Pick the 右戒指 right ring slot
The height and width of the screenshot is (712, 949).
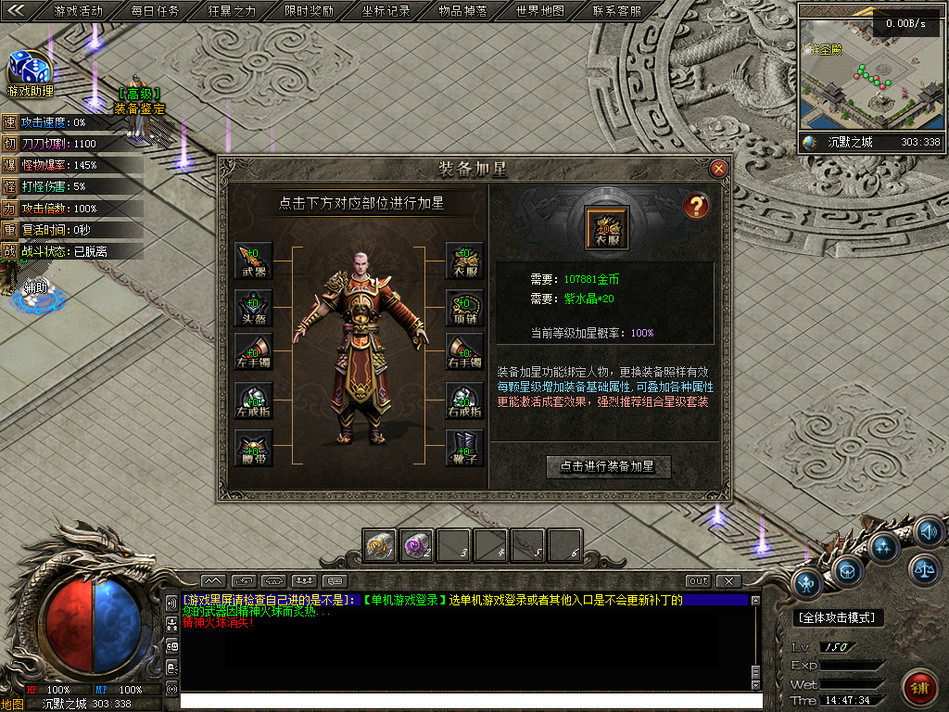point(464,400)
